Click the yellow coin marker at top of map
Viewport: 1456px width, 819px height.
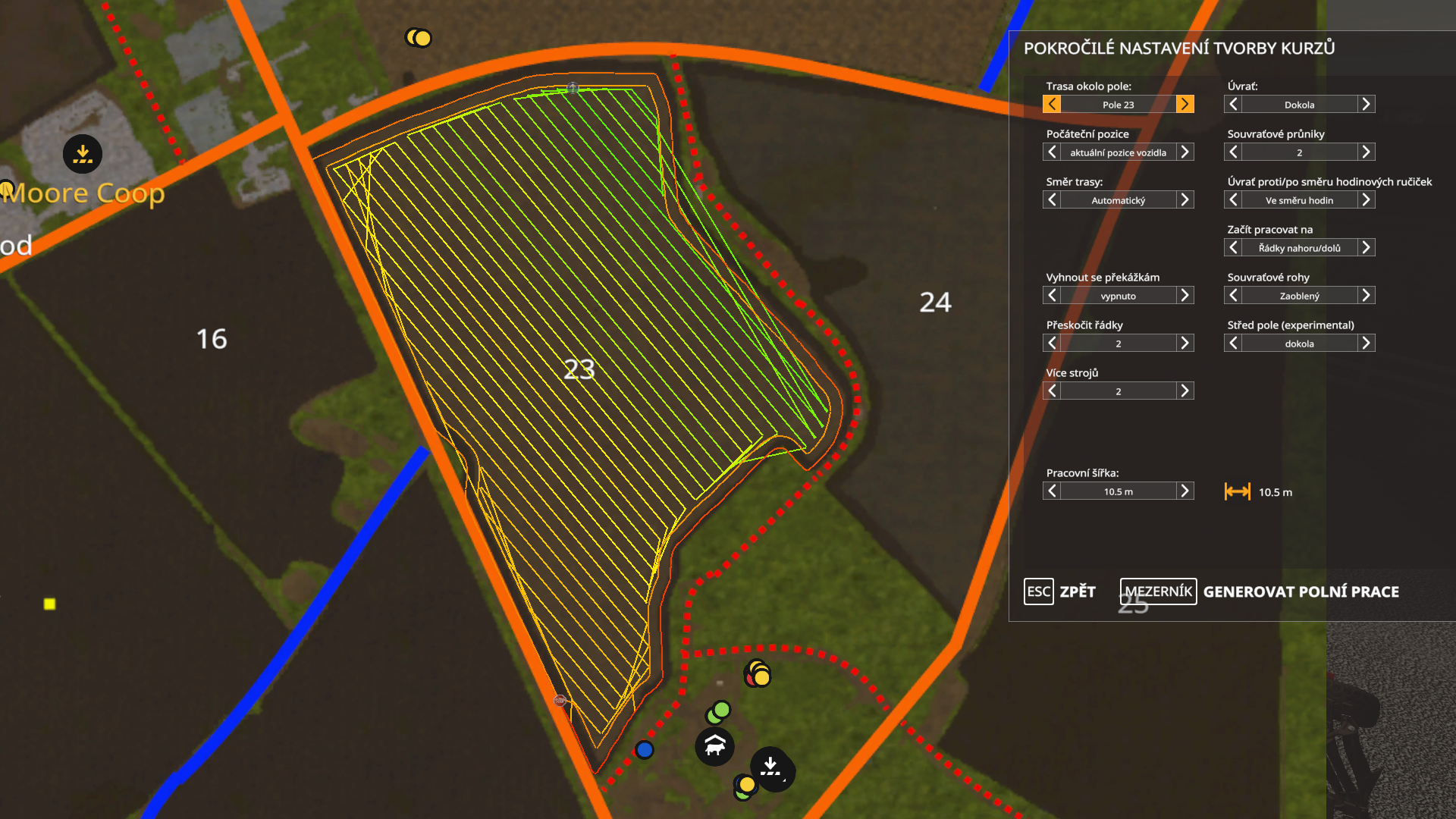point(419,36)
